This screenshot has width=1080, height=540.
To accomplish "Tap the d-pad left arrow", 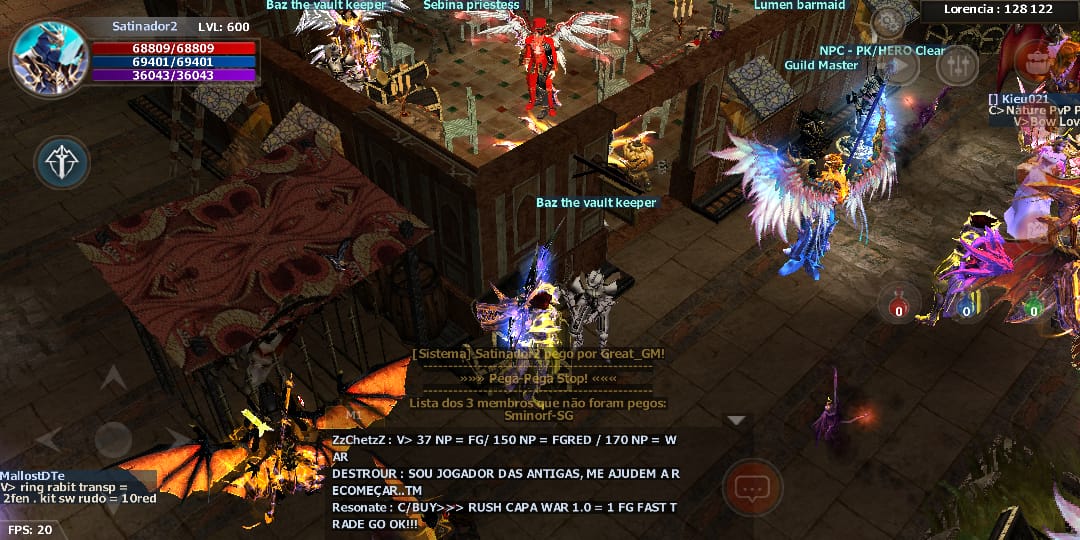I will pos(50,439).
